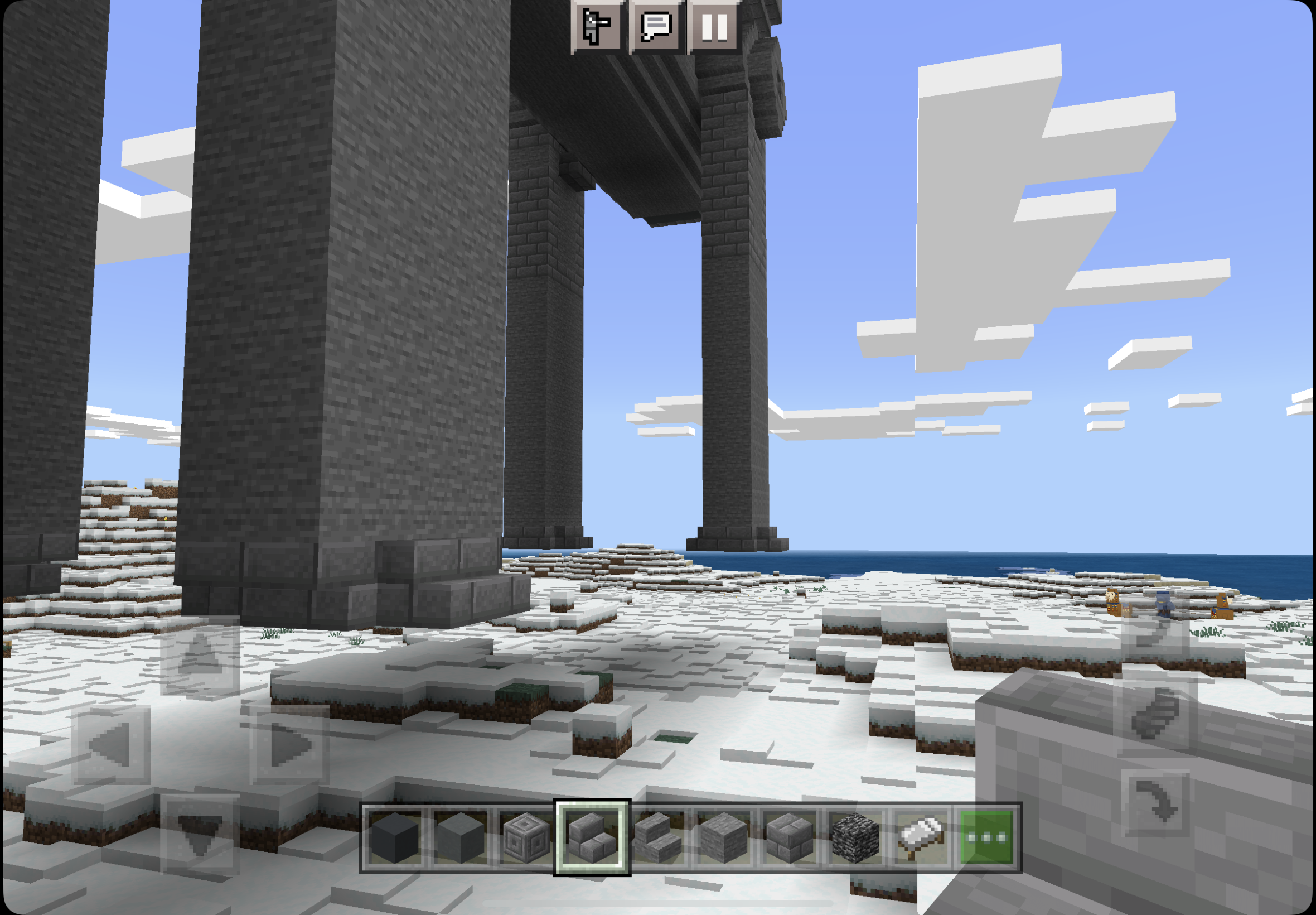Pause the game with the pause button
This screenshot has width=1316, height=915.
pyautogui.click(x=713, y=26)
